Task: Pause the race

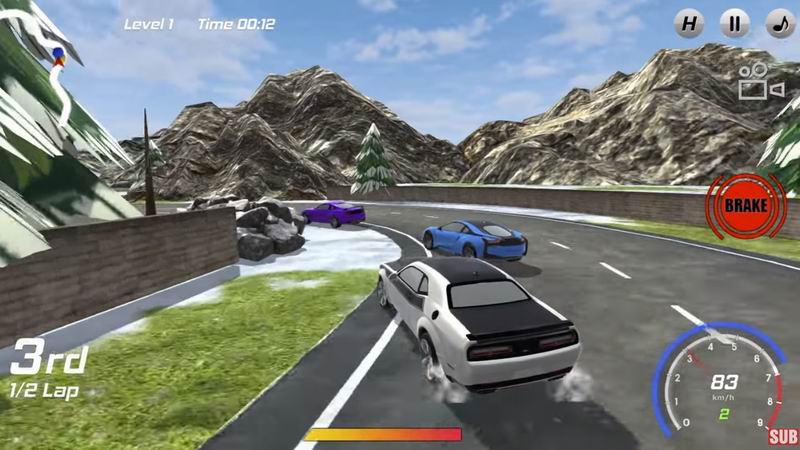Action: click(734, 23)
